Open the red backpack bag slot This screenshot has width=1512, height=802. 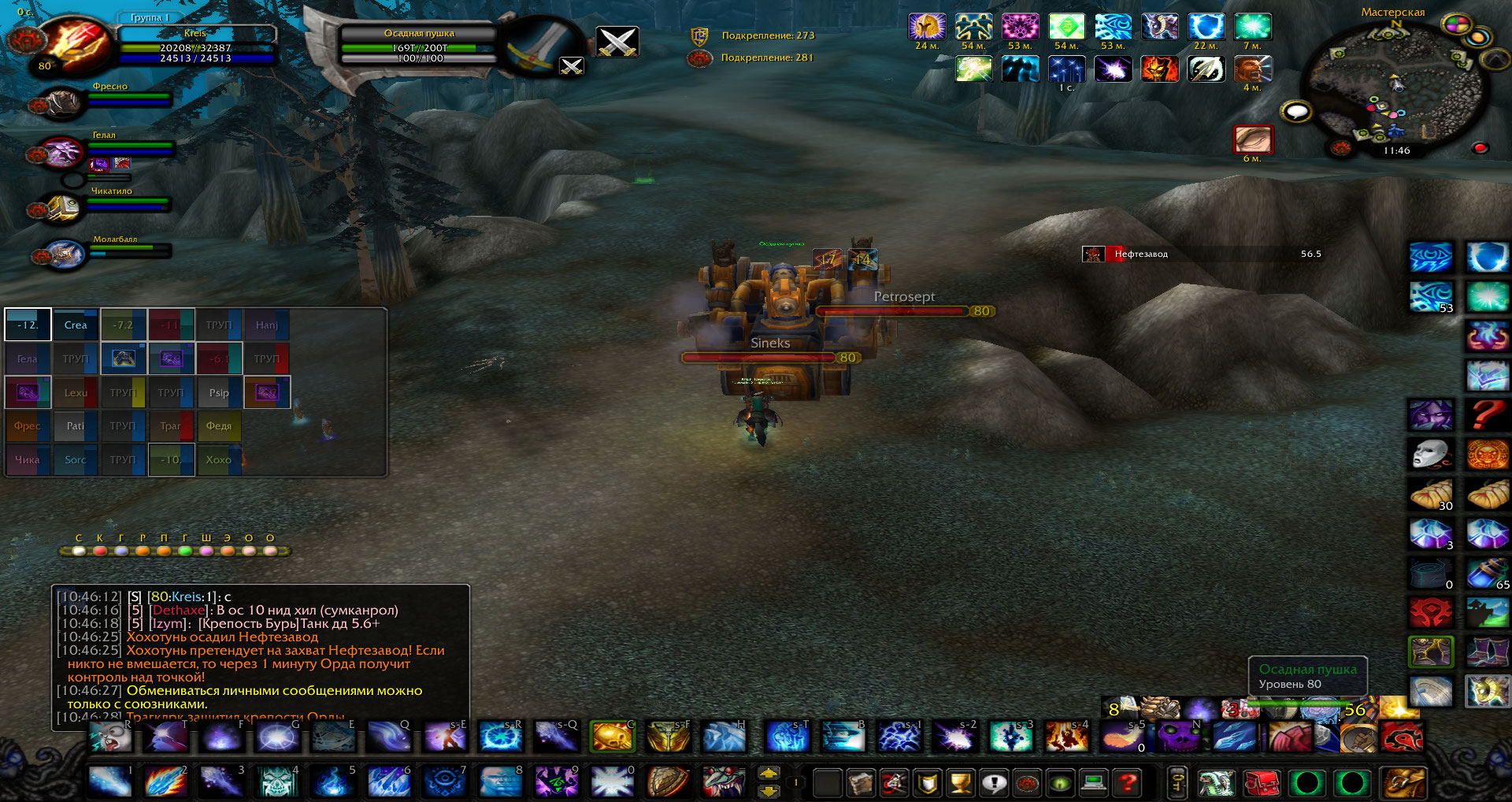[x=1262, y=783]
